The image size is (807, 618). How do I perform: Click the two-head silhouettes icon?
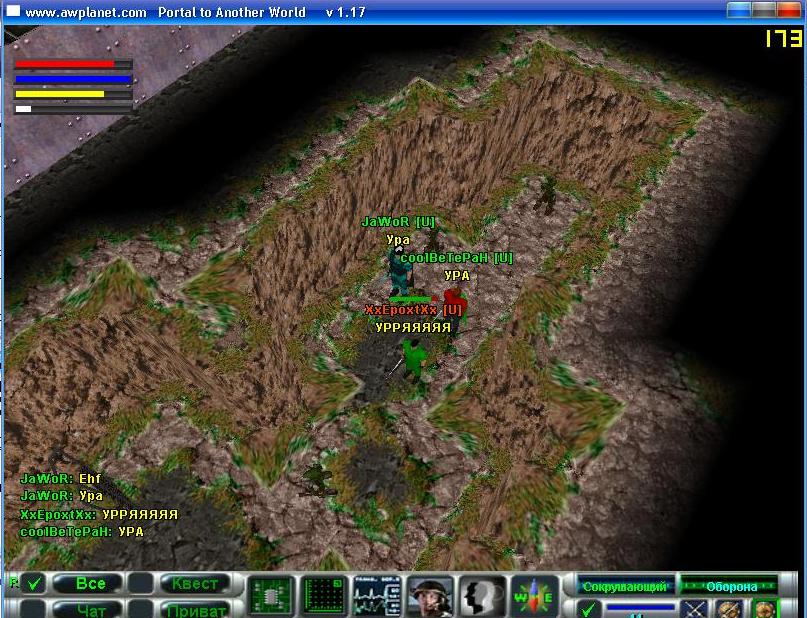click(482, 597)
